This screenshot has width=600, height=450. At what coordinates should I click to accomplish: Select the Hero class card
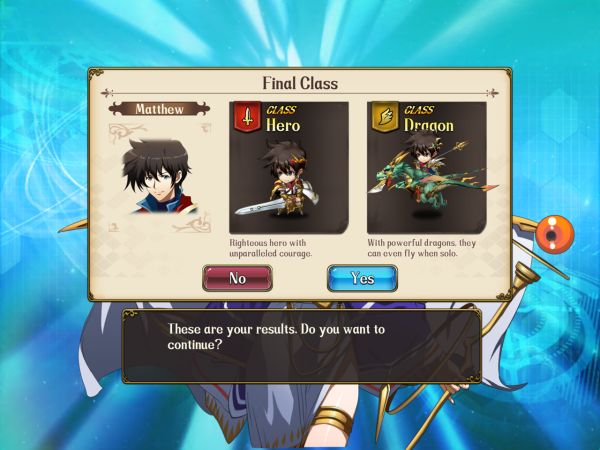(x=289, y=165)
